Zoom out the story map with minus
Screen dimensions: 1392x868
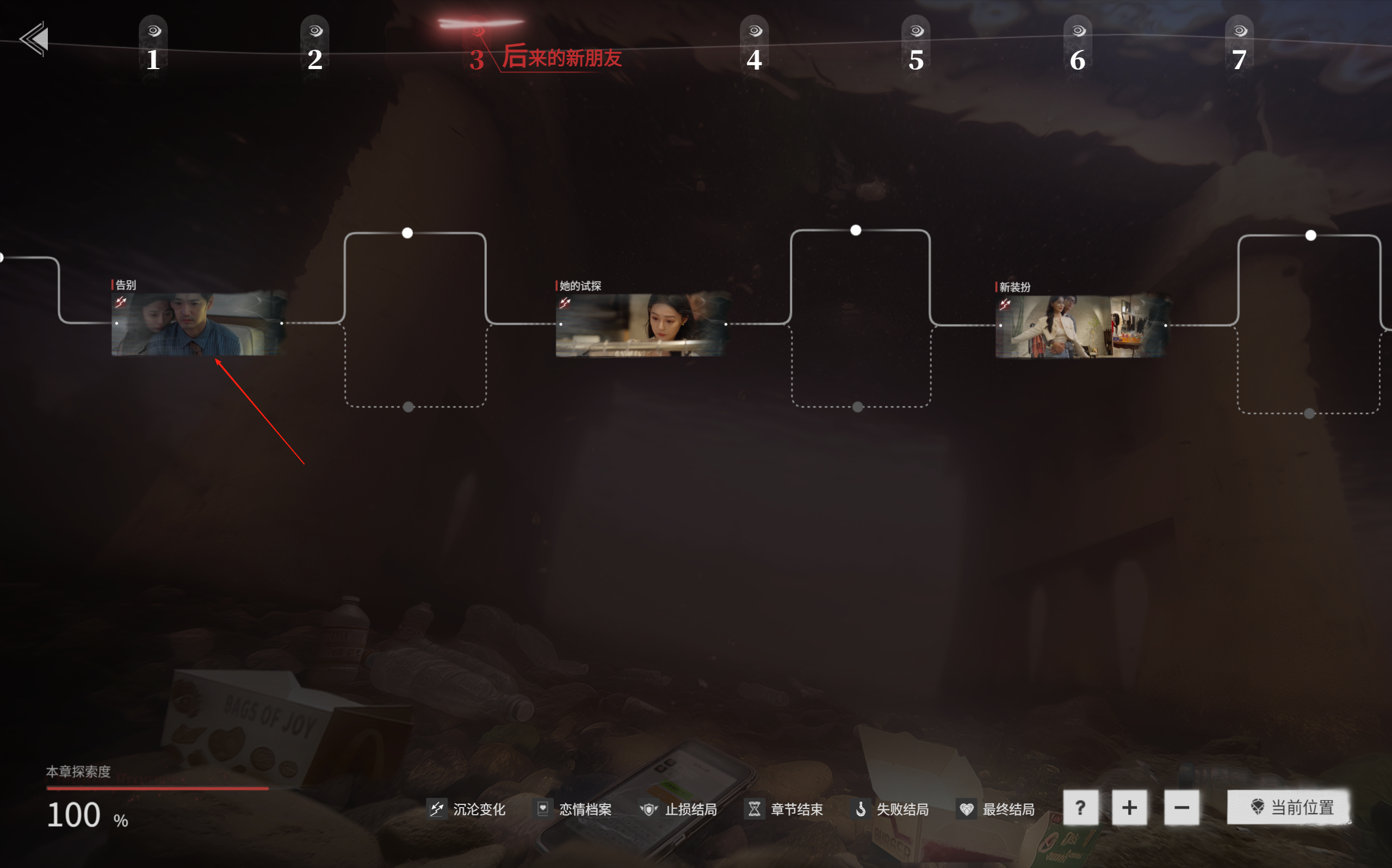[1181, 808]
